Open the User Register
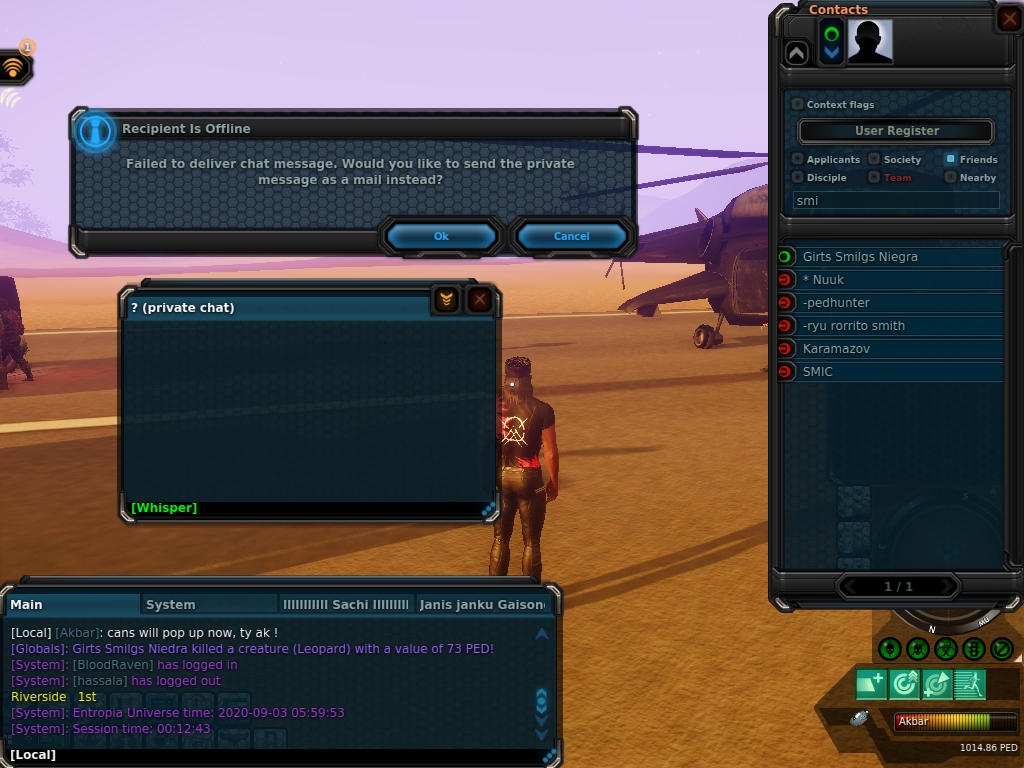 896,131
